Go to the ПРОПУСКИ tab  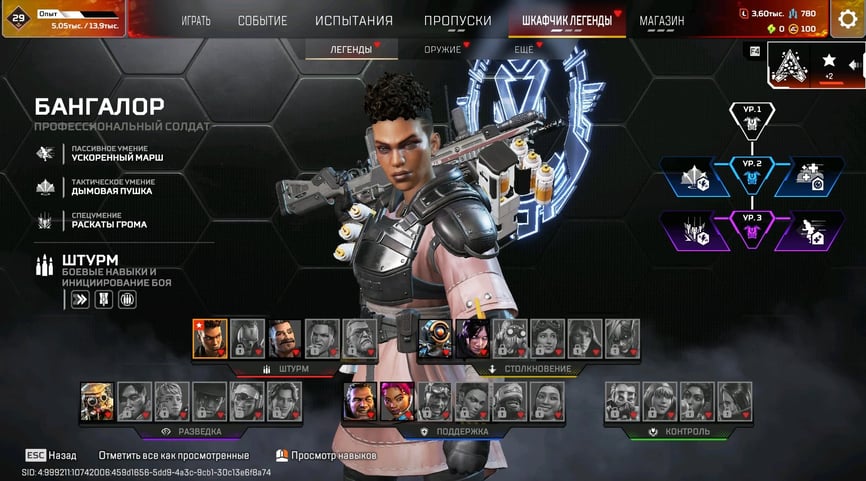[457, 21]
